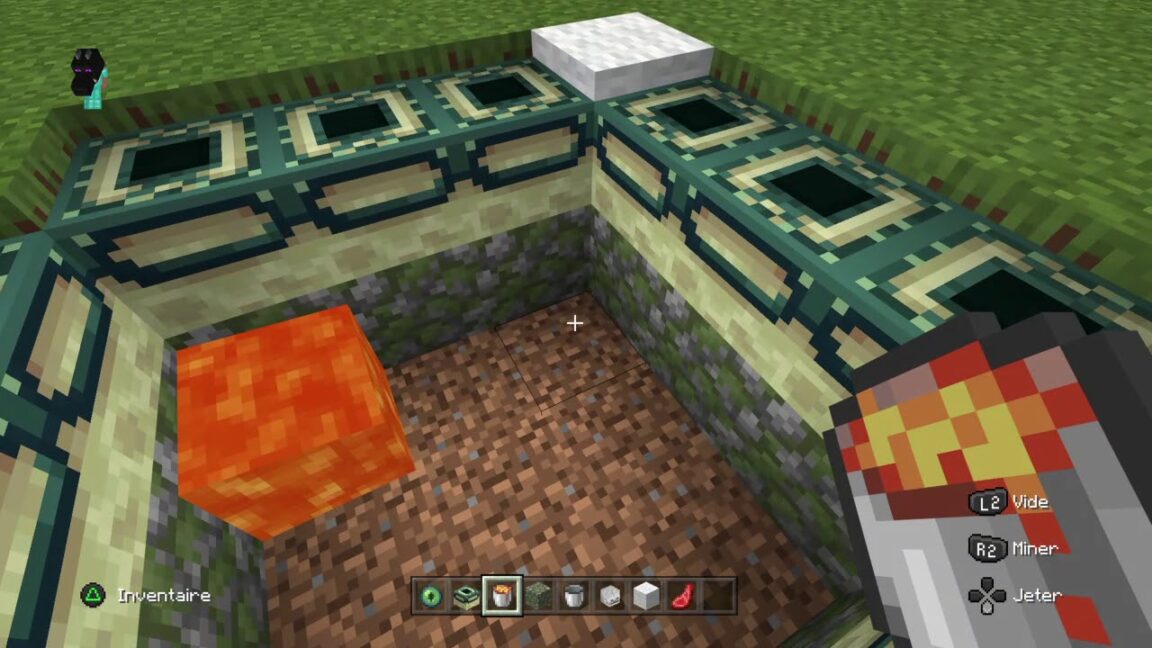The height and width of the screenshot is (648, 1152).
Task: Pick the mossy cobblestone hotbar slot
Action: [x=538, y=596]
